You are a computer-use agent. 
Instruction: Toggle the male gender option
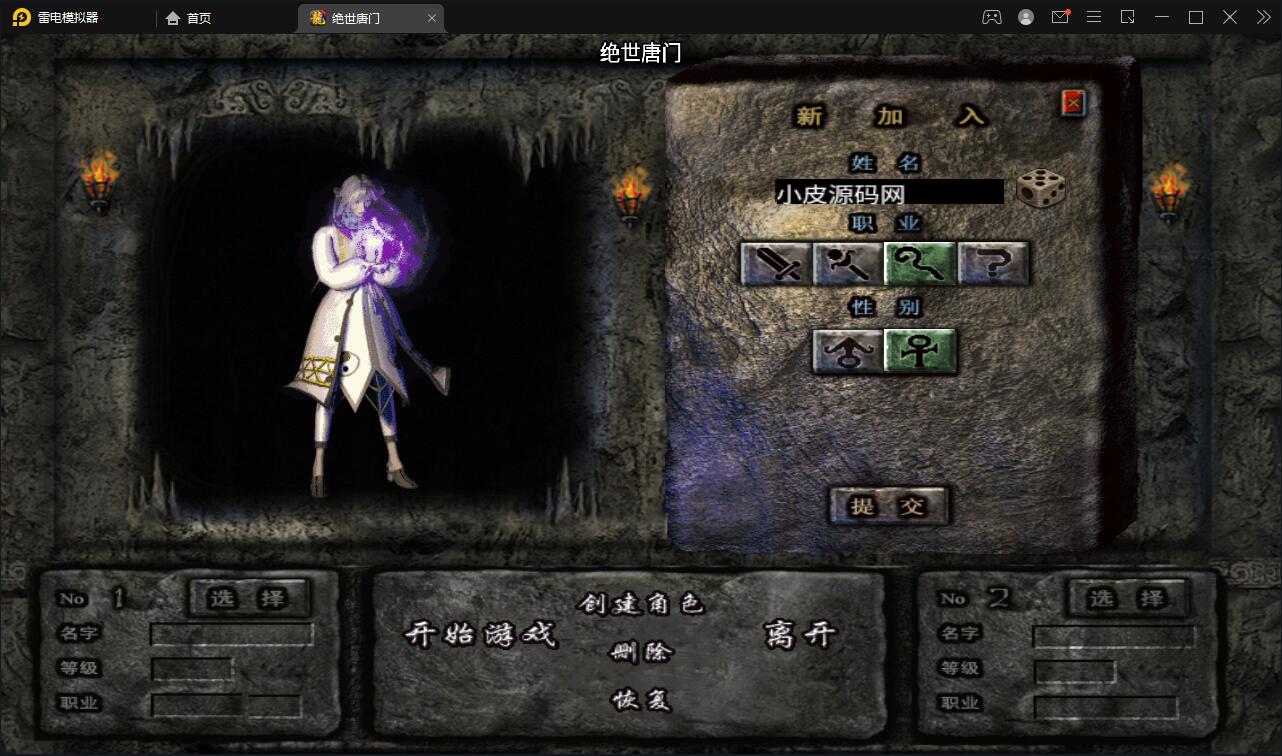coord(848,351)
